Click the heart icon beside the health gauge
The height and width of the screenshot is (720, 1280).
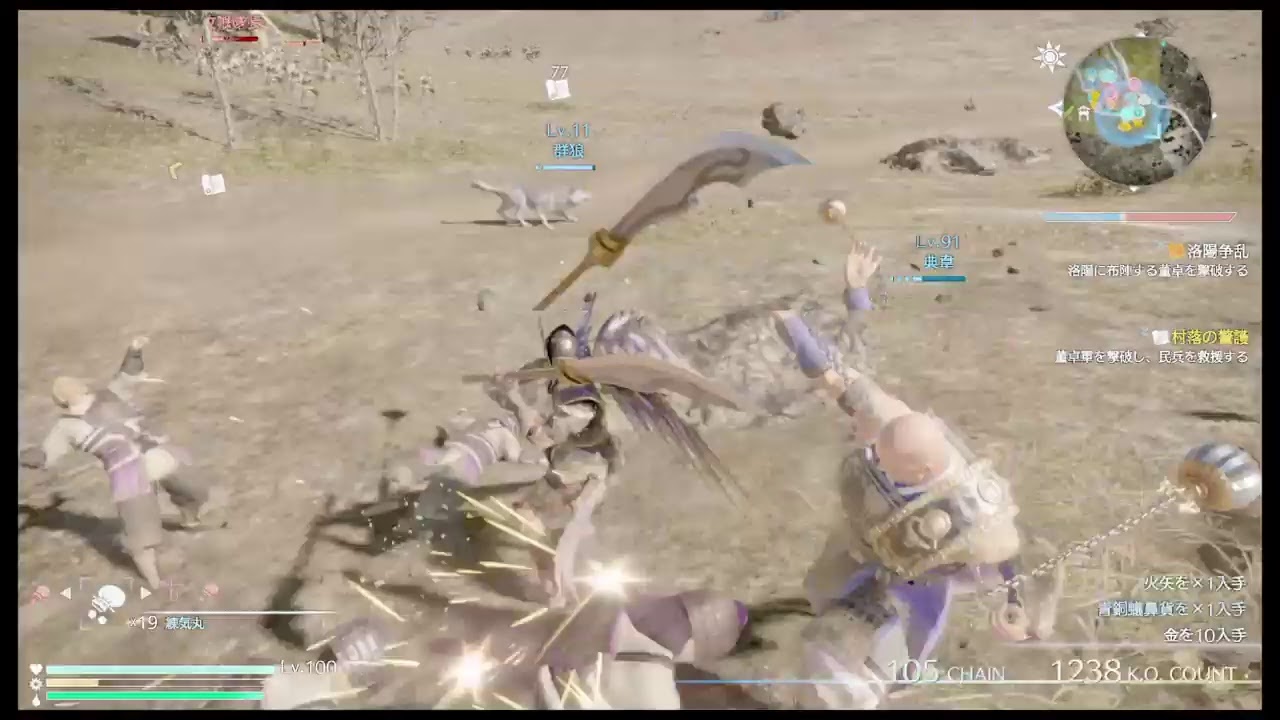pos(38,668)
